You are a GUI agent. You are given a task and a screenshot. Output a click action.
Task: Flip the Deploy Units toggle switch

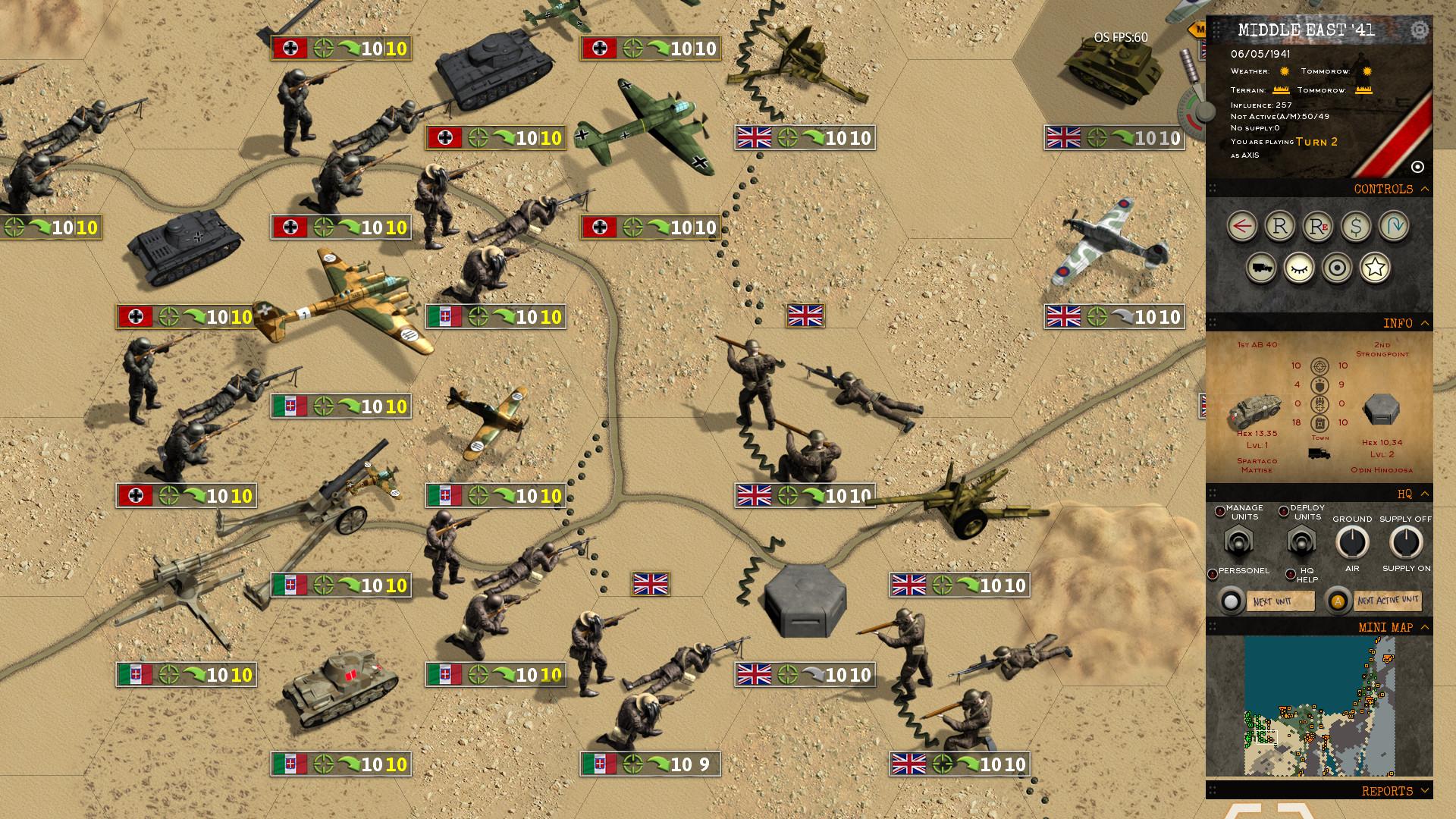(1302, 541)
